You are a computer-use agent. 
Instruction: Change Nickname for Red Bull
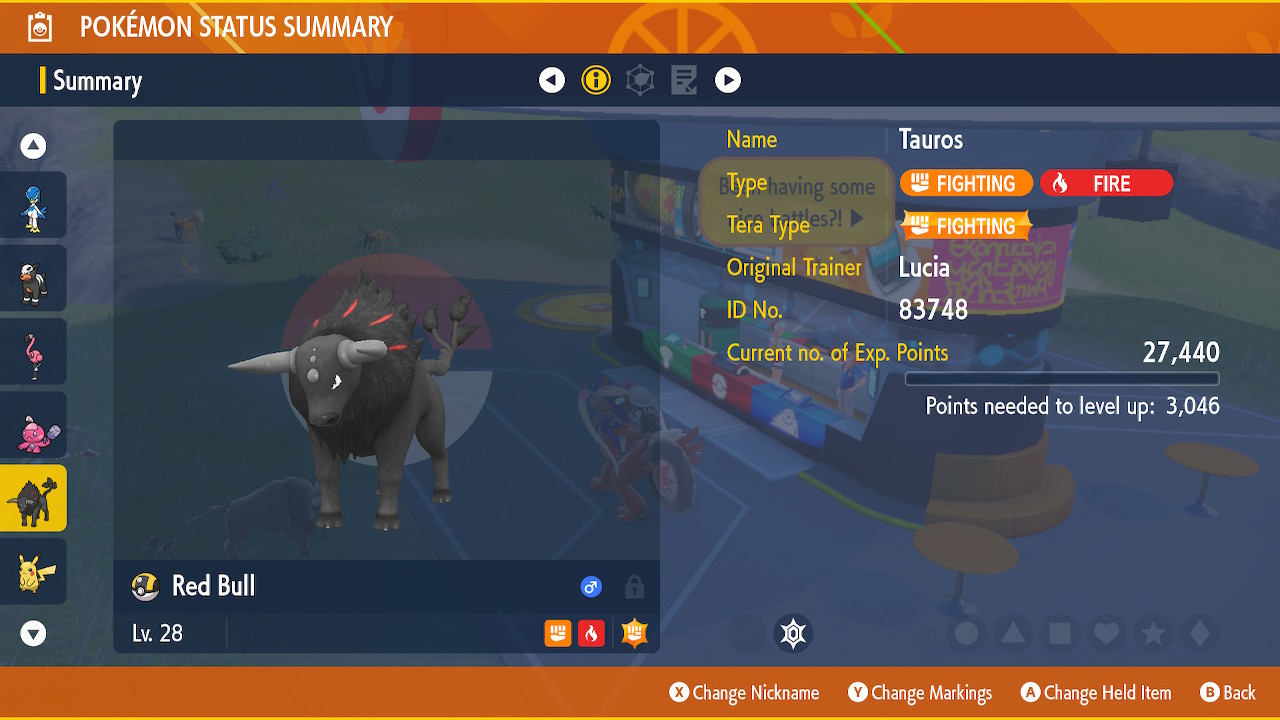point(744,693)
